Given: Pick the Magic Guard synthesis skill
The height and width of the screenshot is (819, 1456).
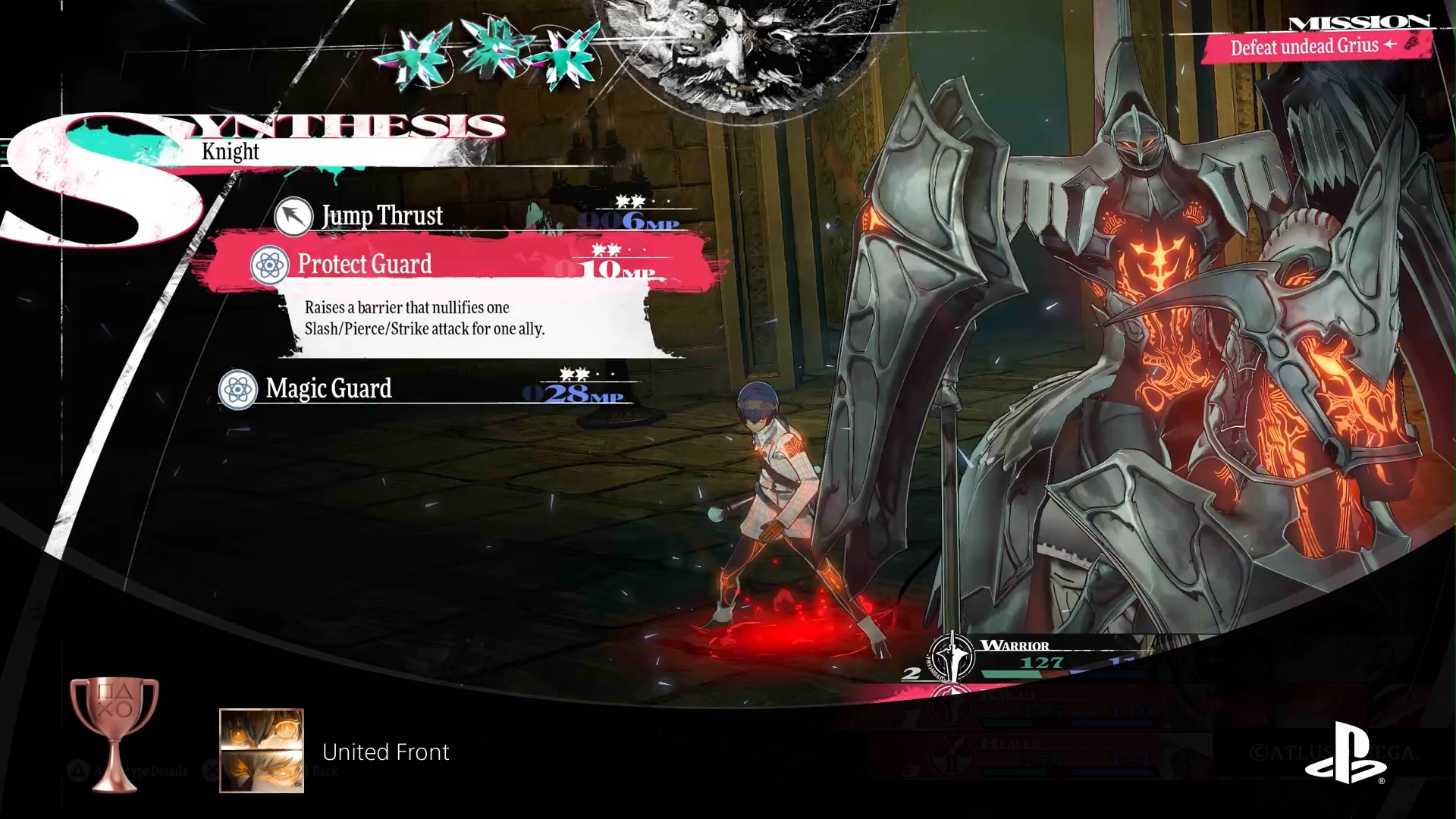Looking at the screenshot, I should [x=328, y=389].
